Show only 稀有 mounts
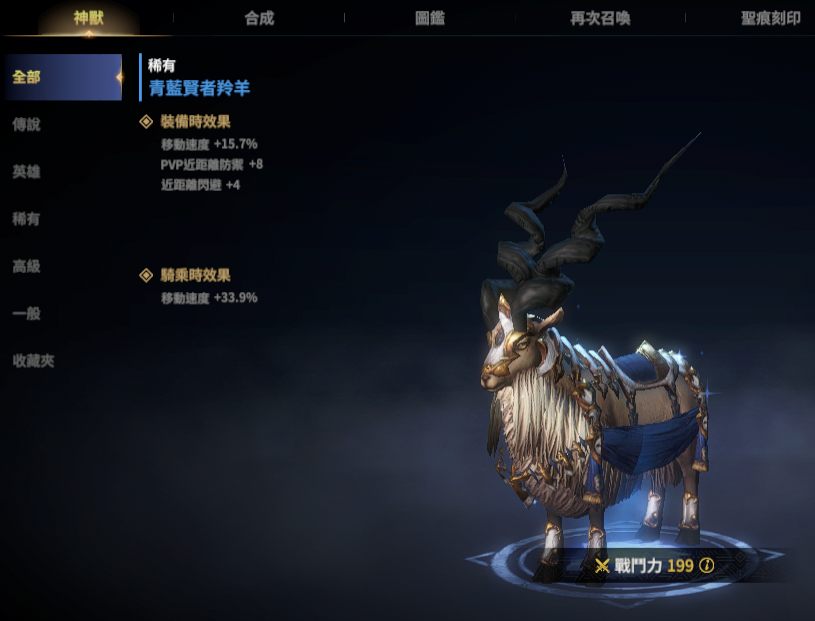 tap(27, 219)
